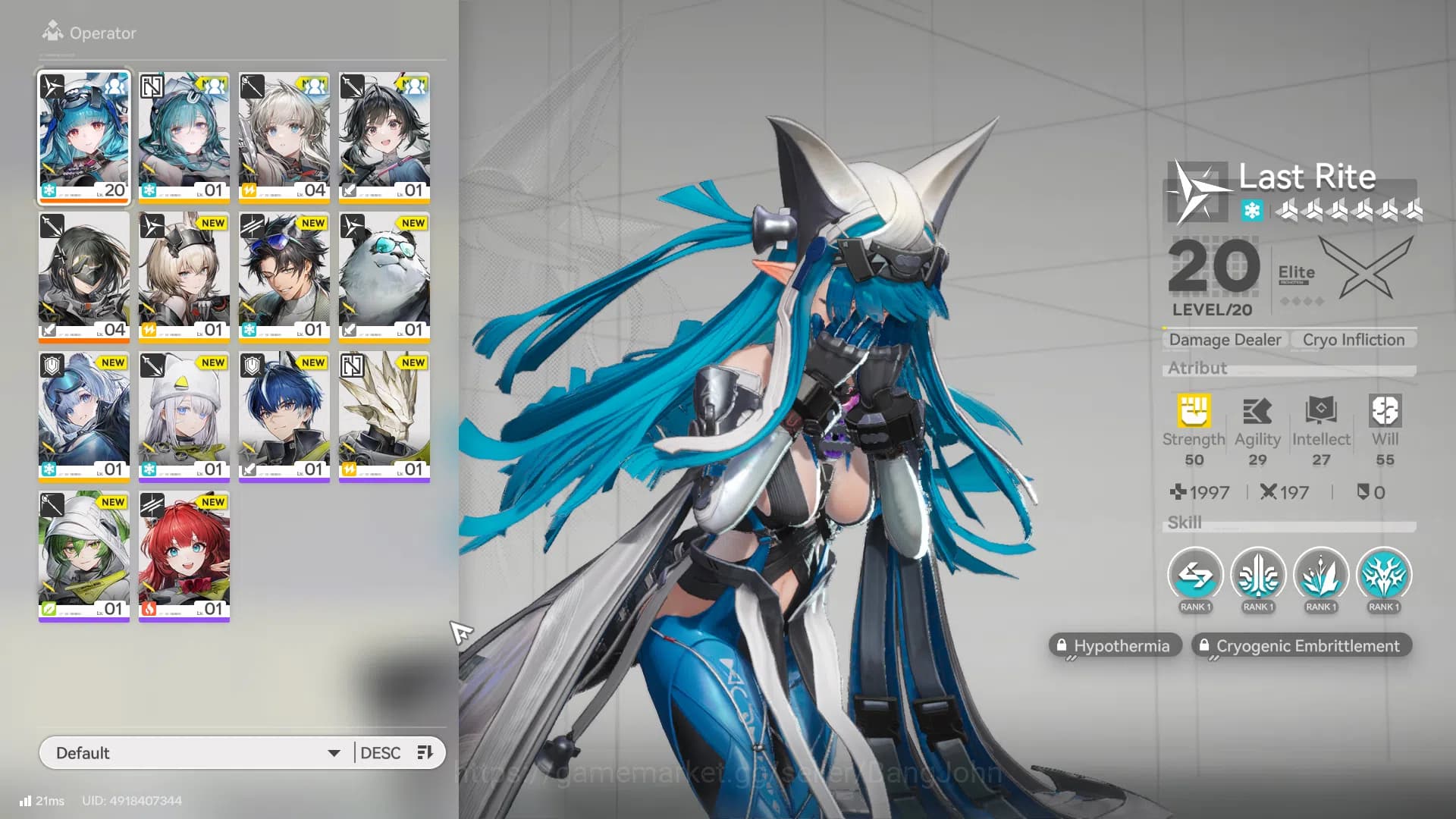Click the Operator header icon
The width and height of the screenshot is (1456, 819).
52,32
